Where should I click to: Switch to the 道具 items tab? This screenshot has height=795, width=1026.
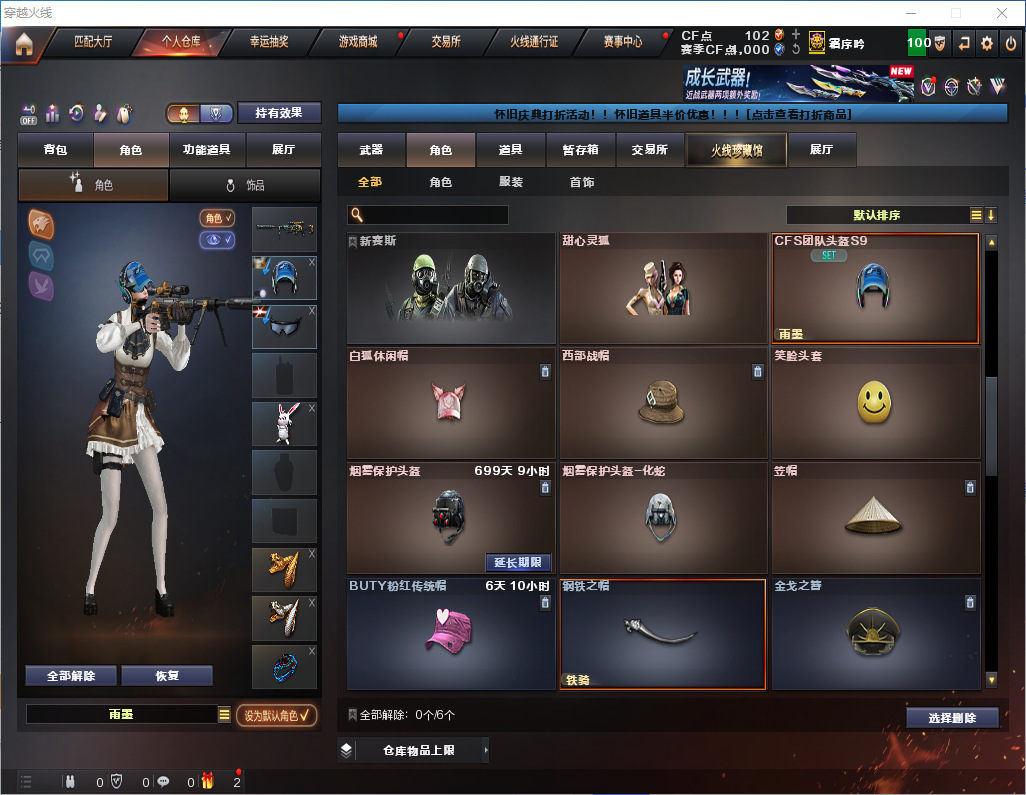pos(511,150)
